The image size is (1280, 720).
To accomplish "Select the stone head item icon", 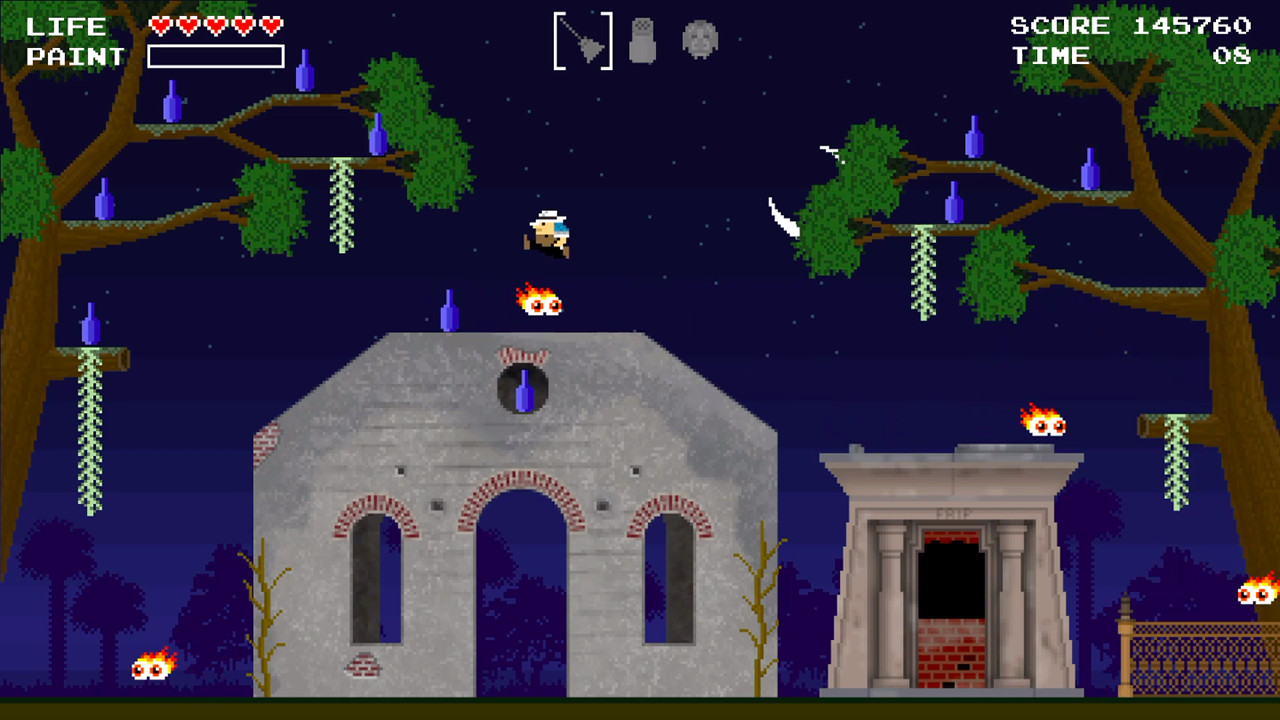I will [x=699, y=40].
